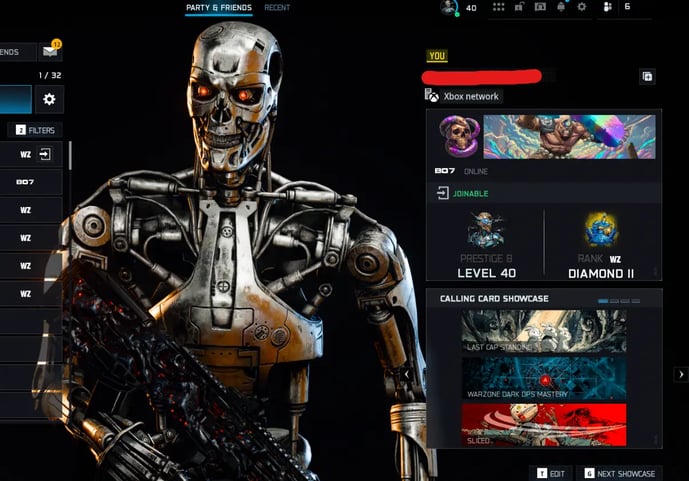
Task: Open the mail inbox with notification badge
Action: point(50,51)
